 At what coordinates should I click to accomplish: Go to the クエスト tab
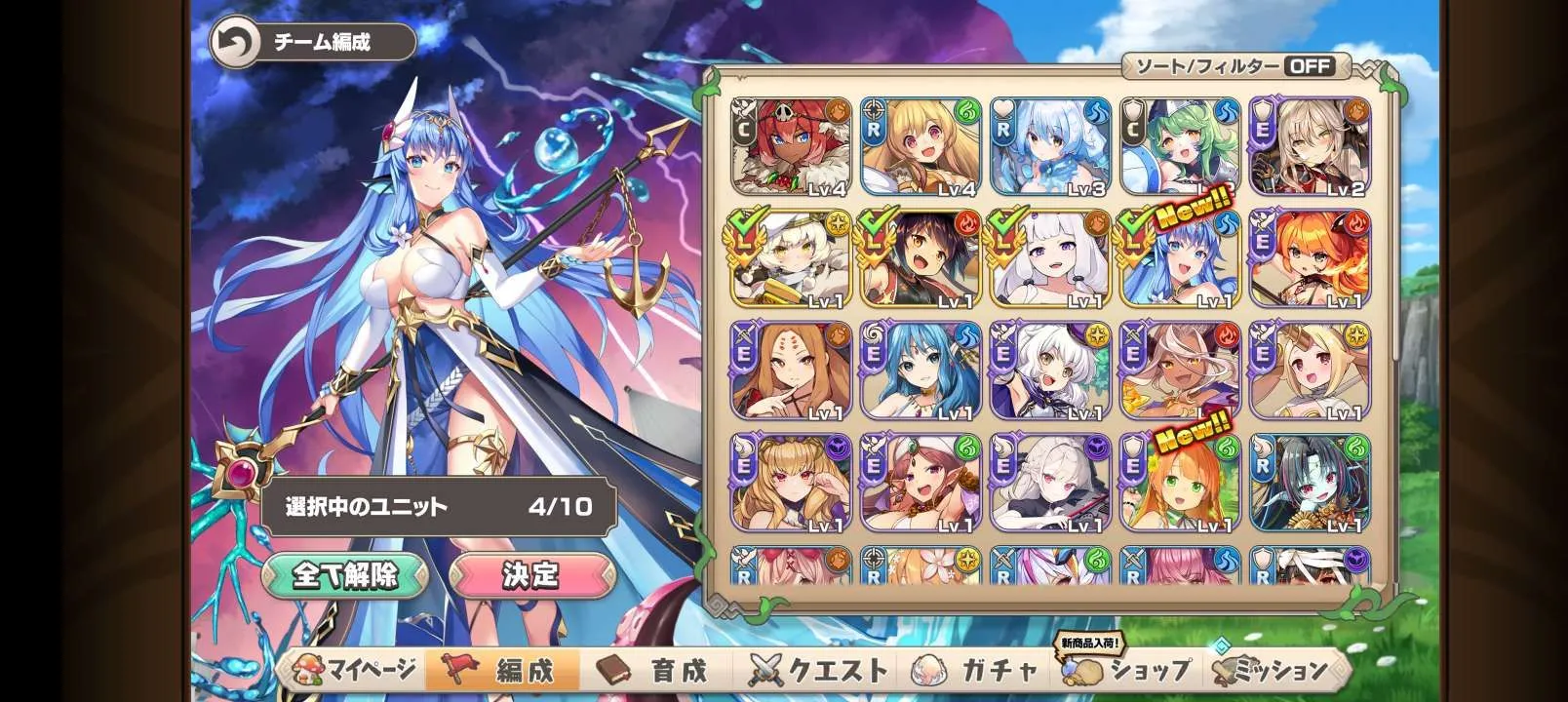(819, 671)
